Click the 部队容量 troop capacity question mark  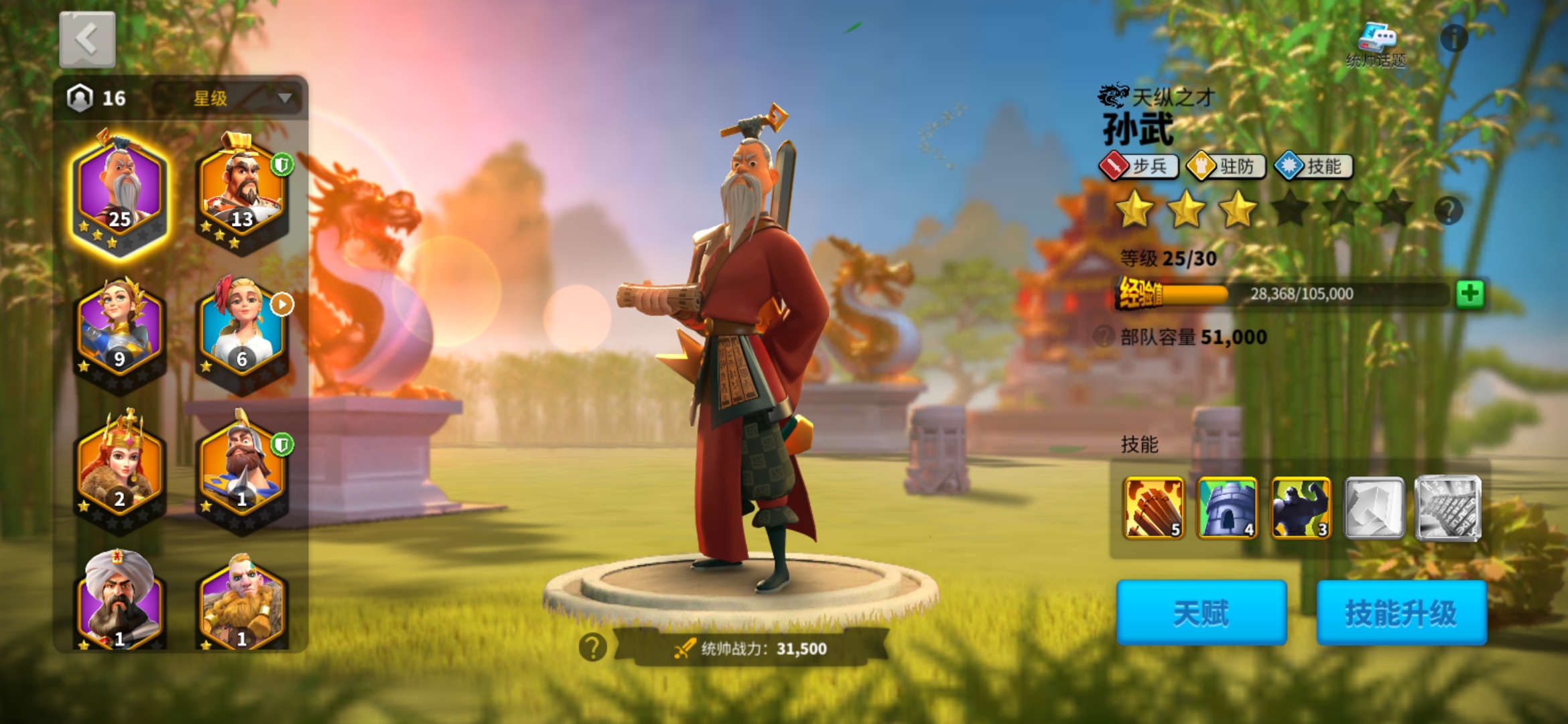pos(1106,337)
